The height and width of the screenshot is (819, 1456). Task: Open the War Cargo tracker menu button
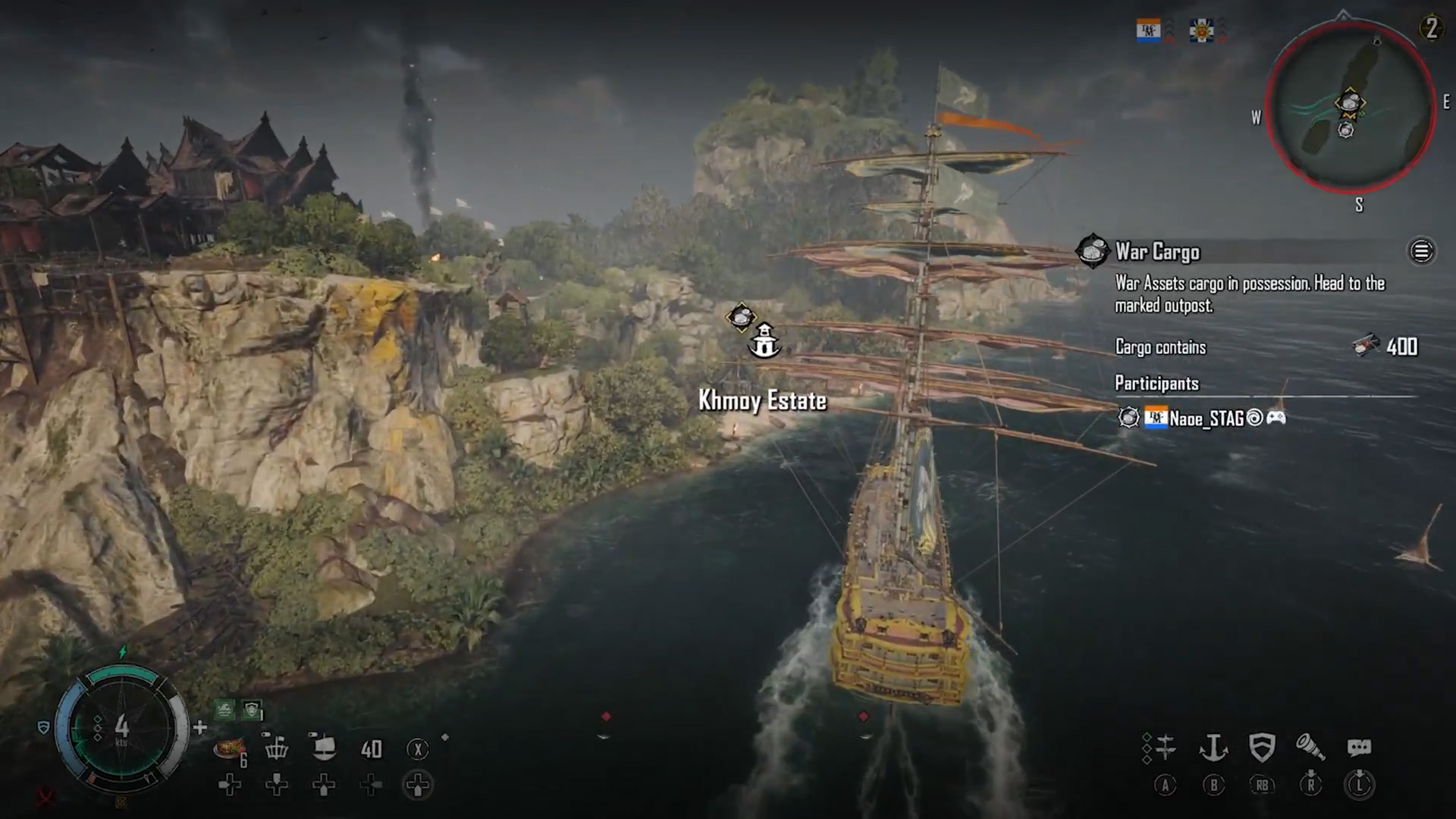pos(1421,251)
